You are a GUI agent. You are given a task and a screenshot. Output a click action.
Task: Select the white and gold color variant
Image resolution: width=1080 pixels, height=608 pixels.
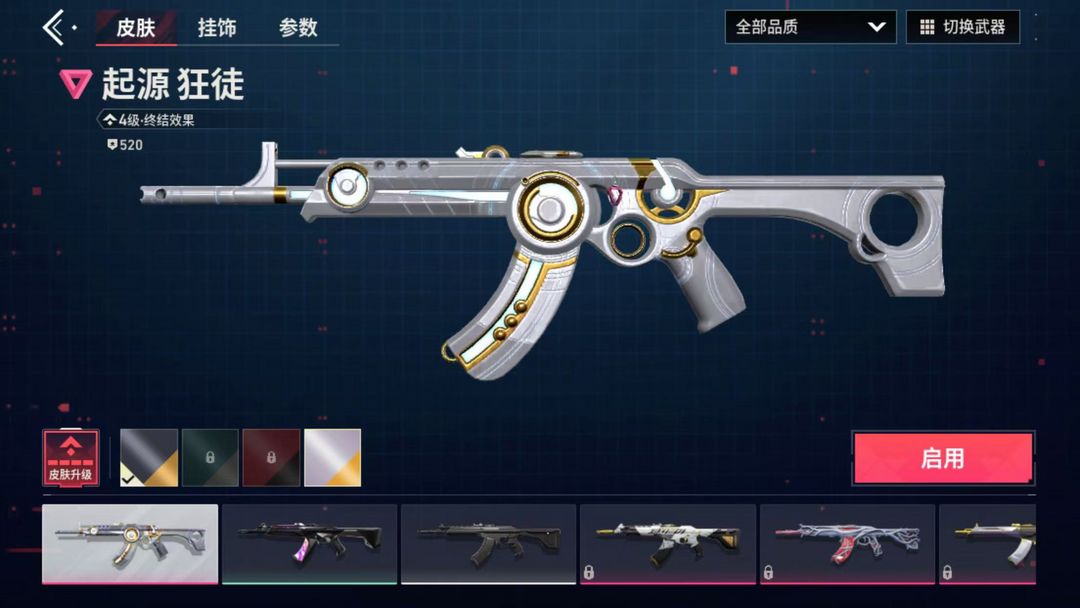(x=332, y=458)
